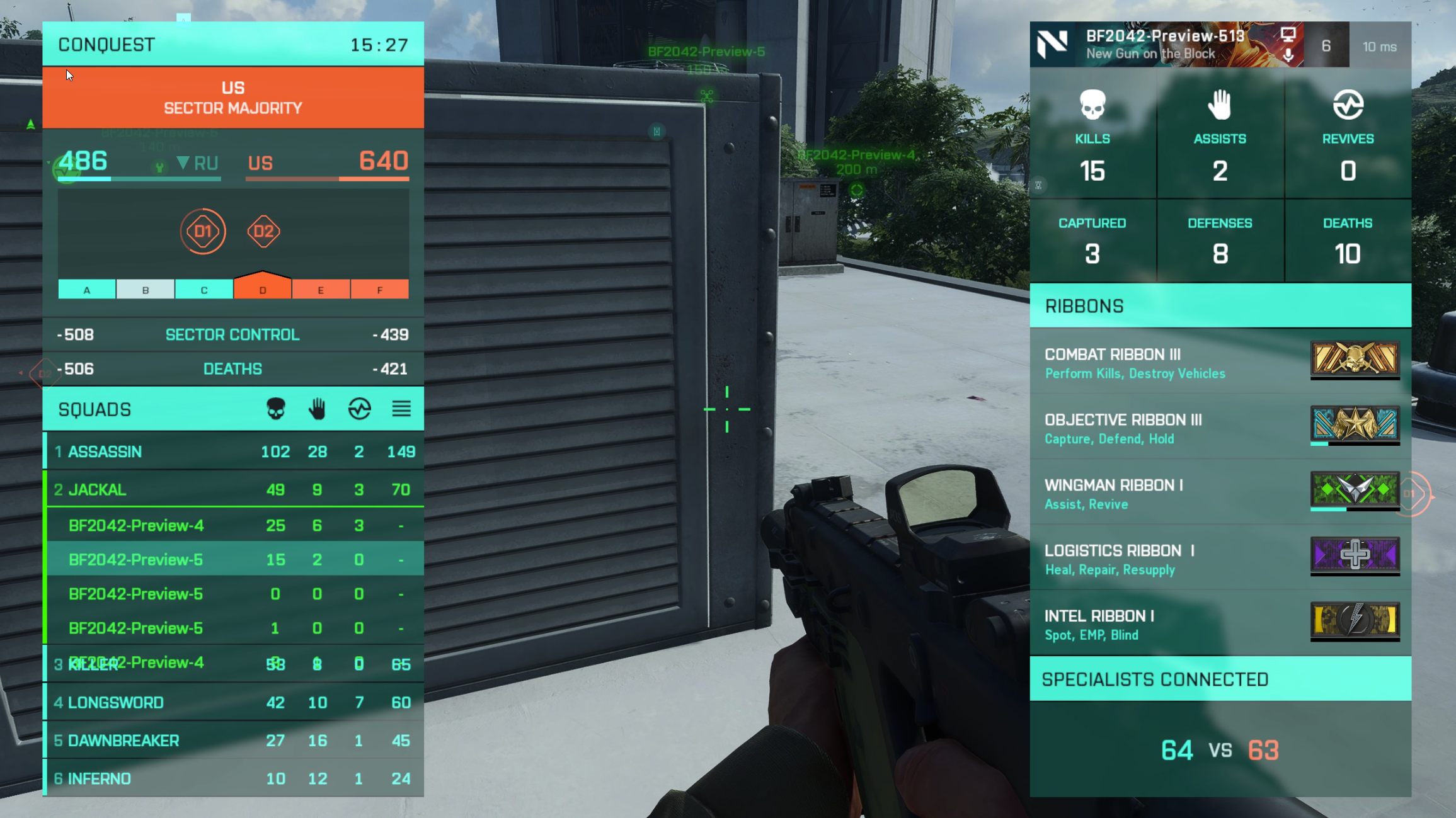Sort squads by the hand assists icon
This screenshot has width=1456, height=818.
[318, 409]
